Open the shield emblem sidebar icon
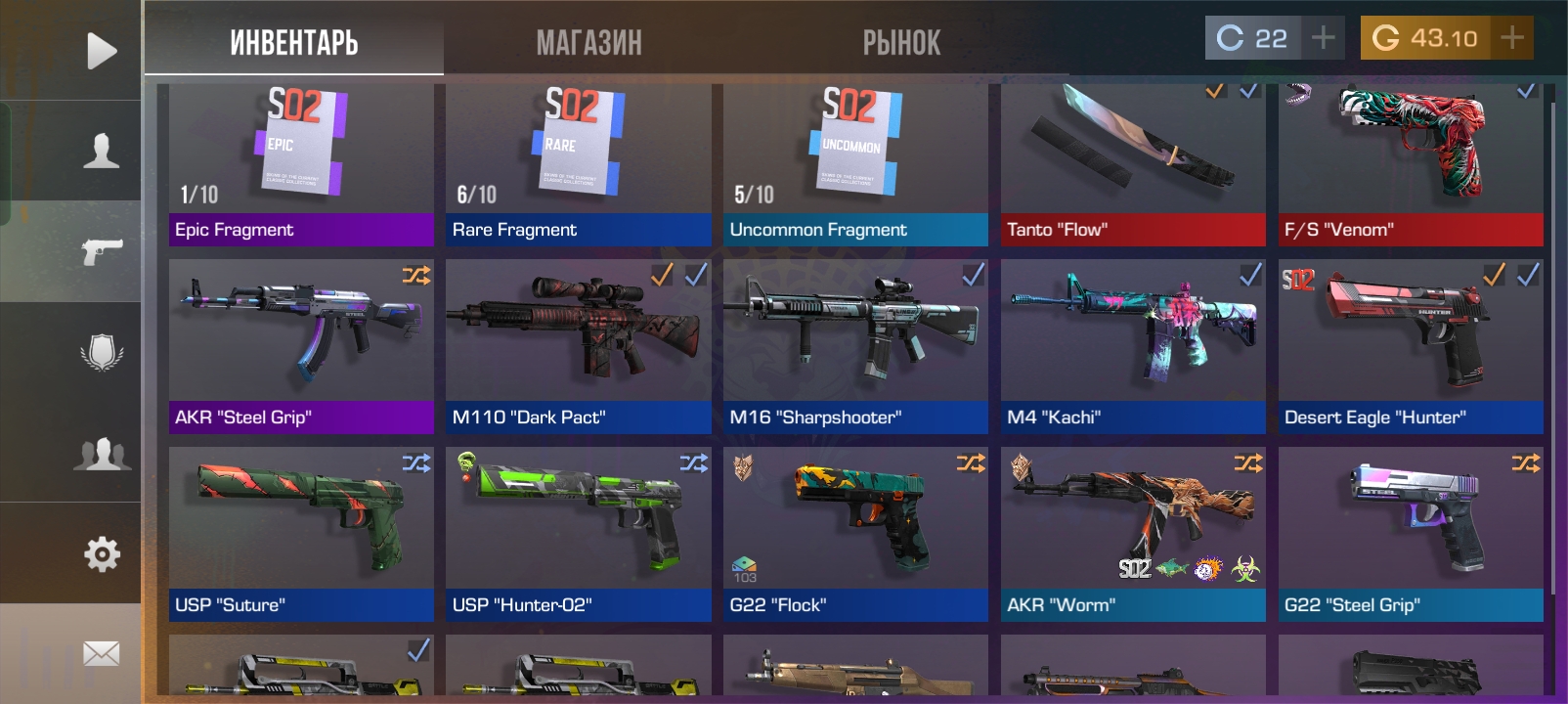Image resolution: width=1568 pixels, height=704 pixels. point(101,352)
